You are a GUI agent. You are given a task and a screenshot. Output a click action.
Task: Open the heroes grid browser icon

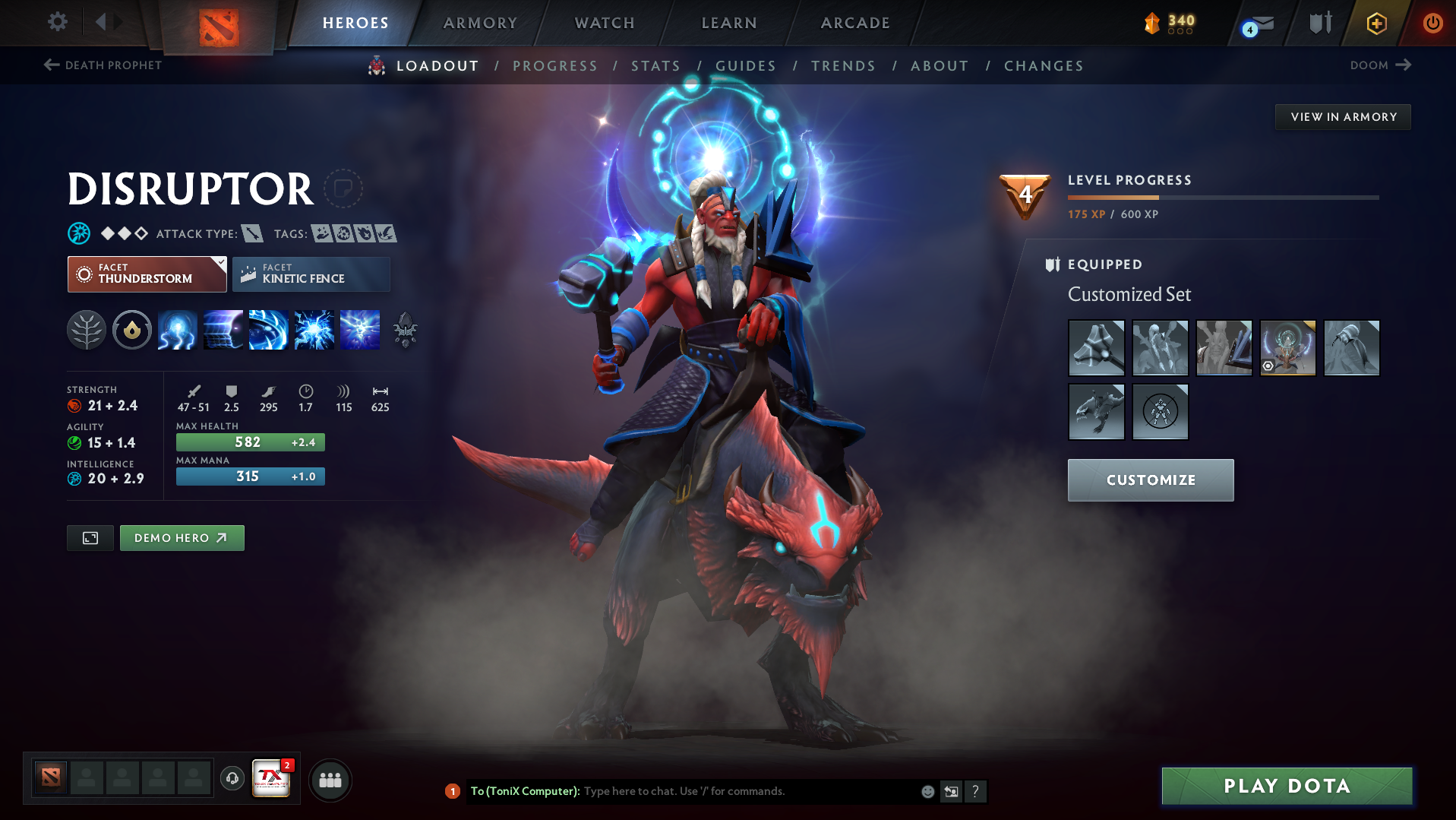(330, 779)
